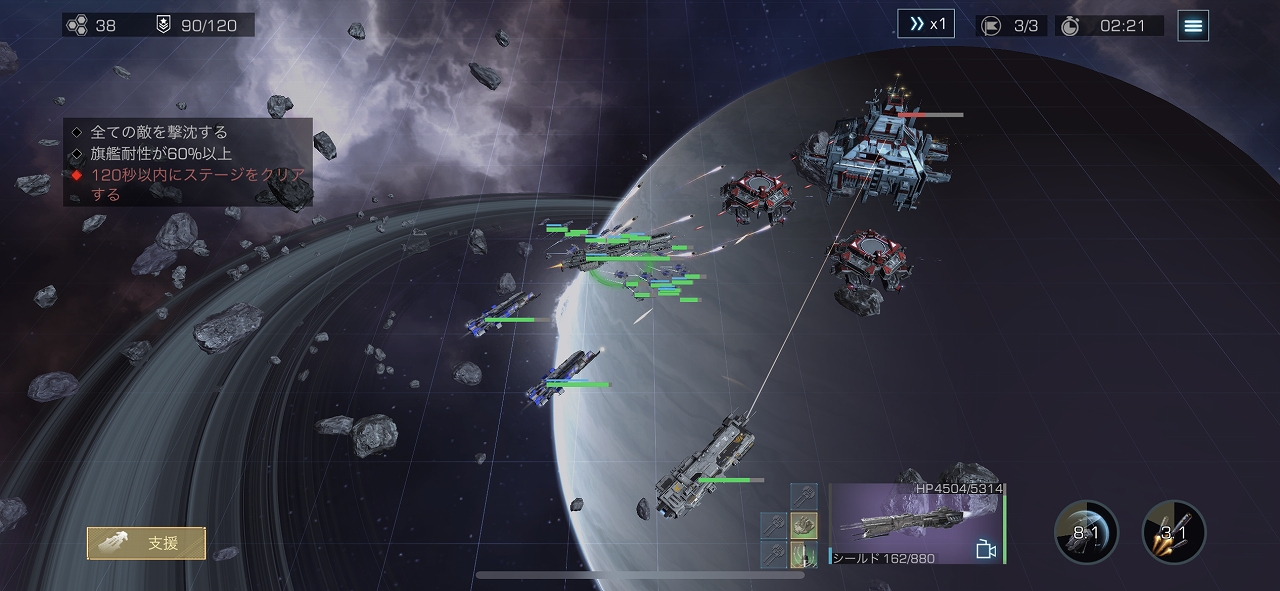Switch to the flagship camera view

click(x=985, y=549)
